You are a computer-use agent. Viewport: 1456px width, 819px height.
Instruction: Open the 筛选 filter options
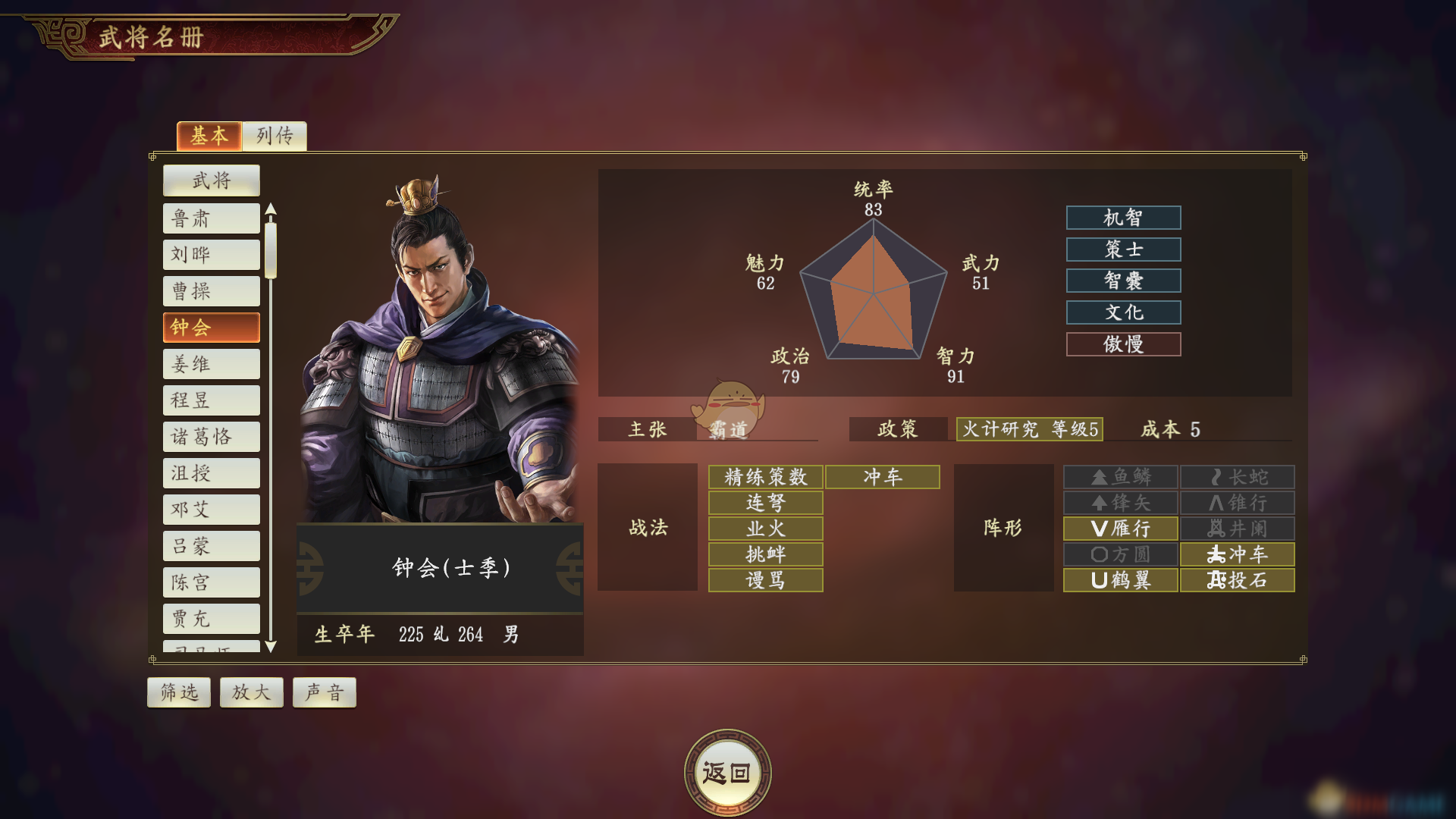click(178, 692)
